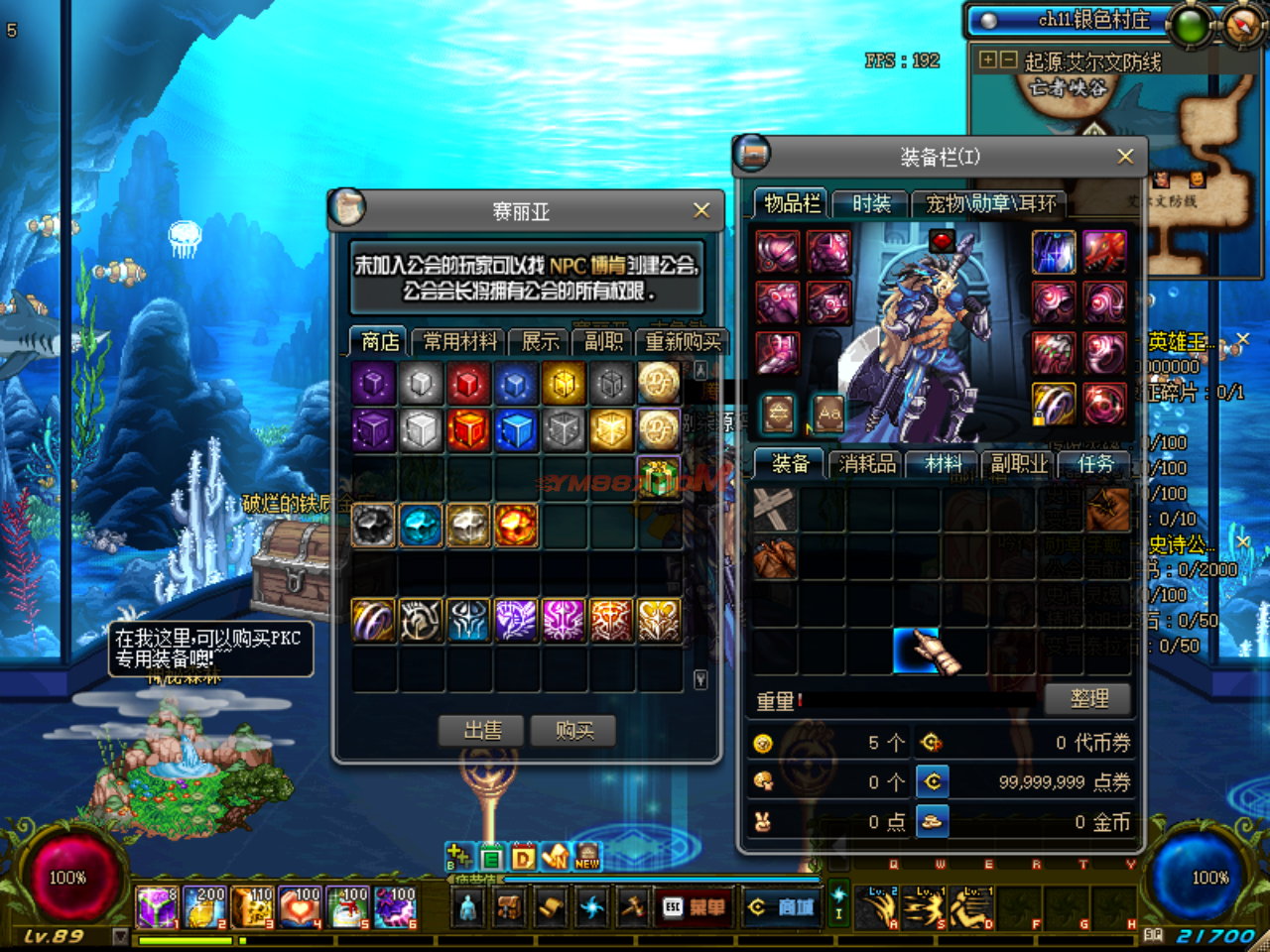Viewport: 1270px width, 952px height.
Task: Show the 材料 materials tab
Action: tap(944, 464)
